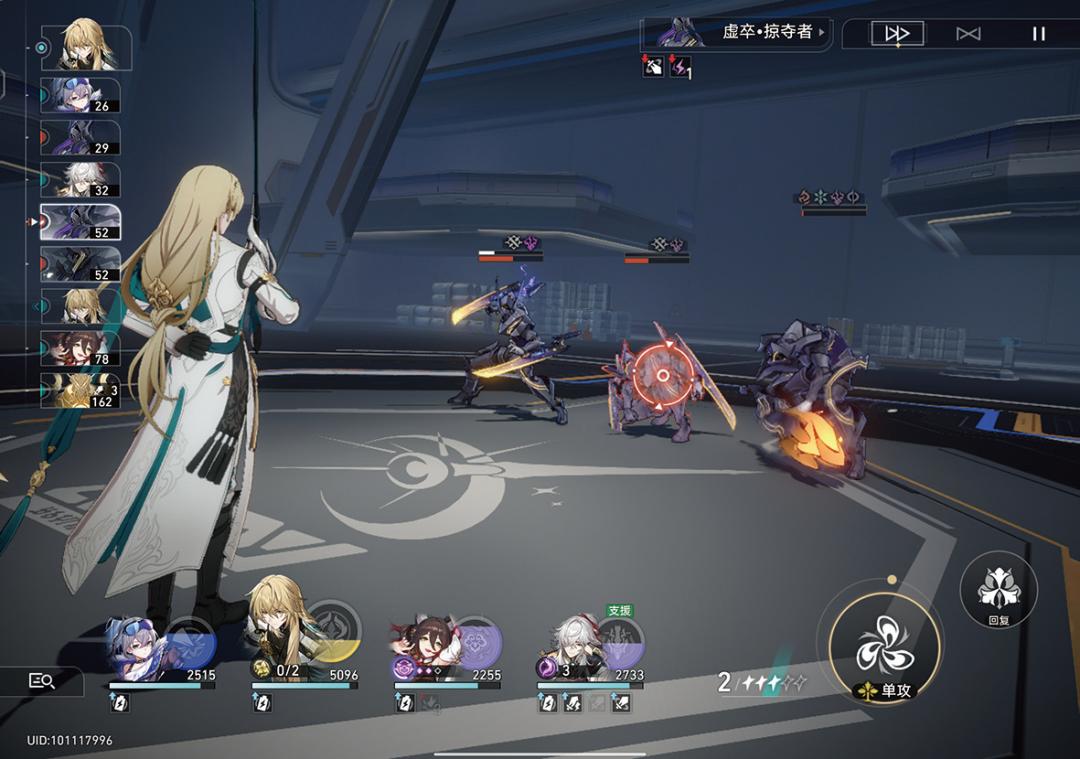Pause the battle
Screen dimensions: 1080x759
click(1038, 34)
